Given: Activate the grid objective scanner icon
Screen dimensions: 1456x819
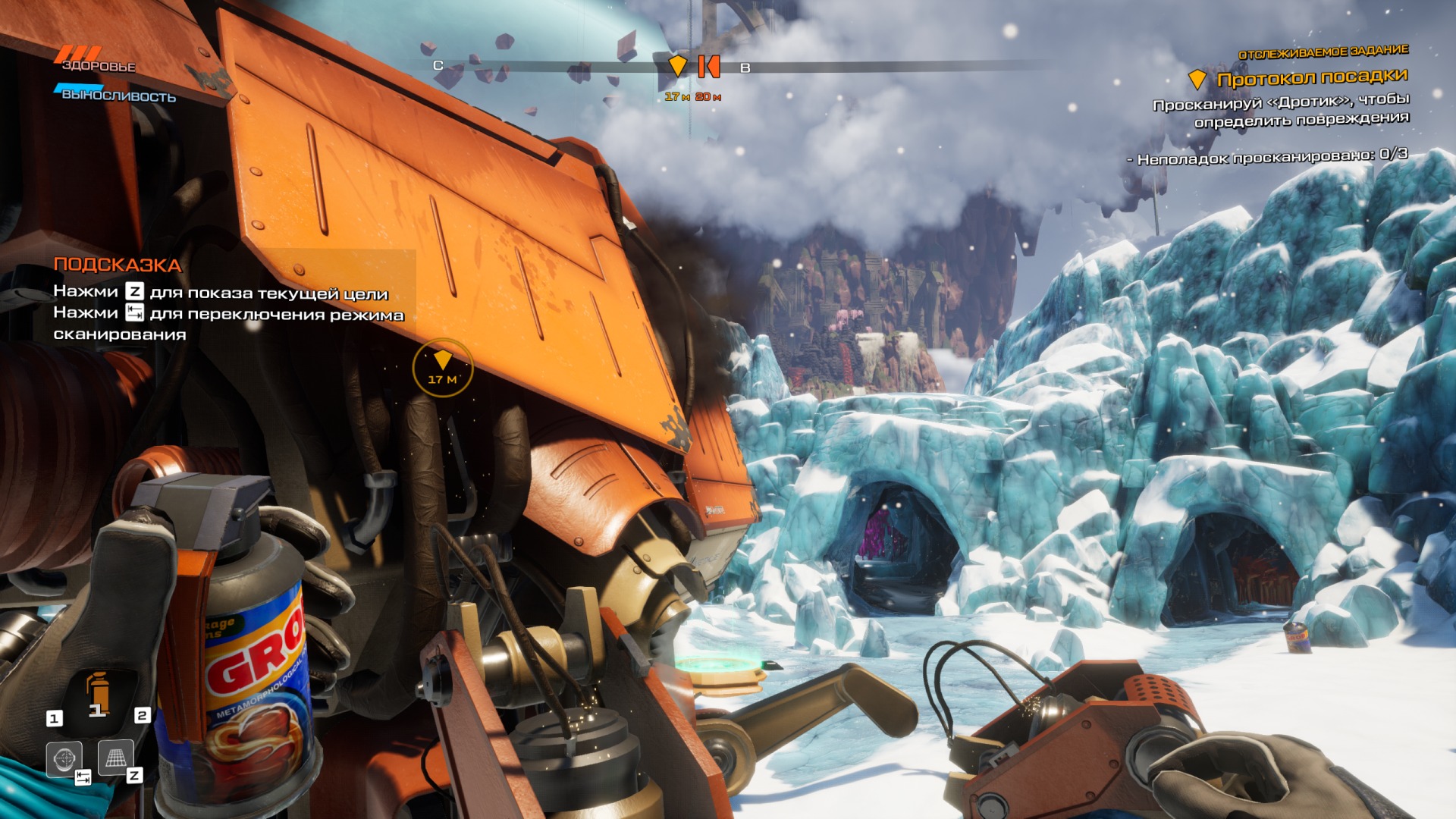Looking at the screenshot, I should pos(115,758).
